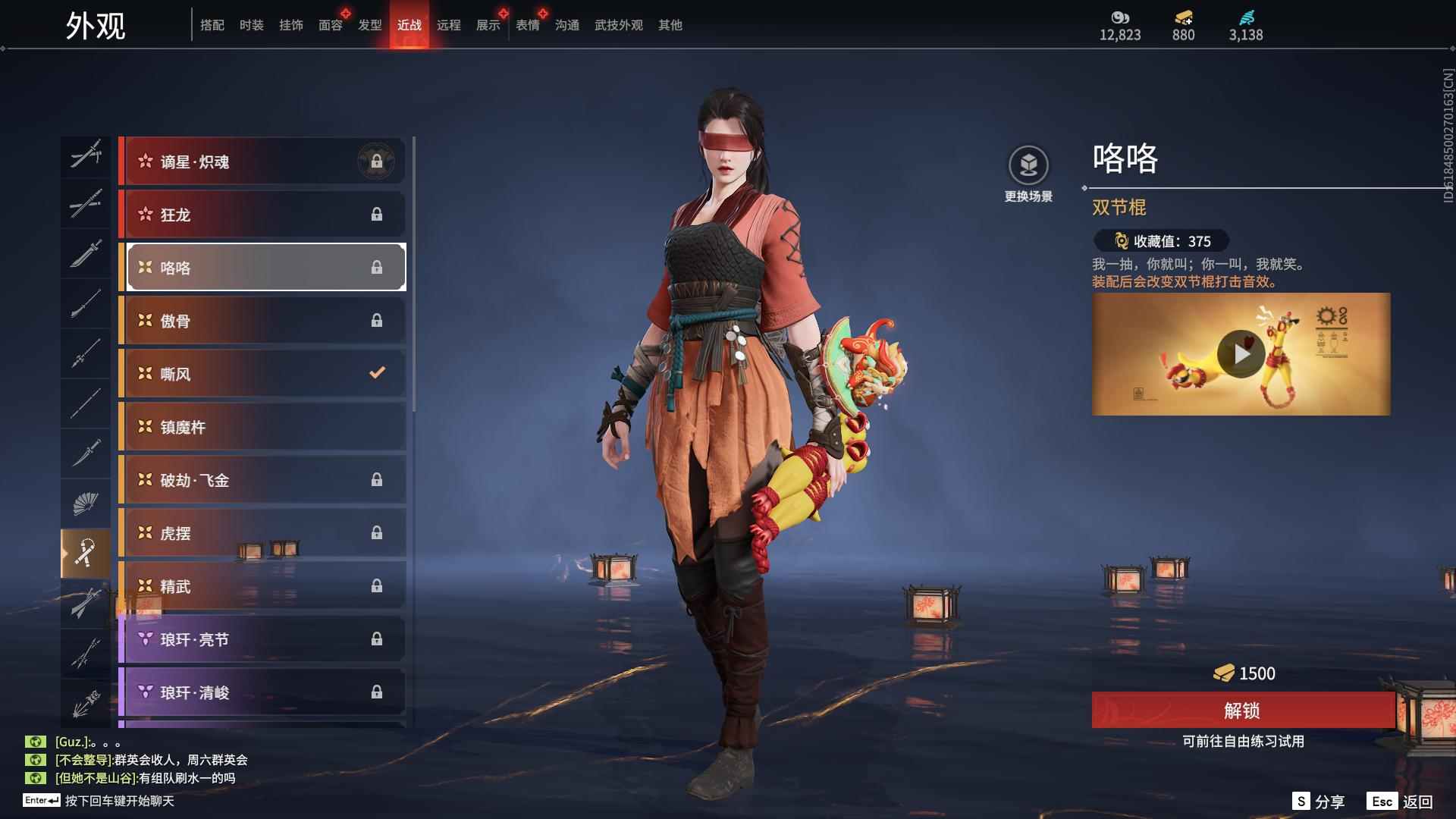Select the dagger weapon icon in the sidebar
The image size is (1456, 819).
pyautogui.click(x=86, y=453)
